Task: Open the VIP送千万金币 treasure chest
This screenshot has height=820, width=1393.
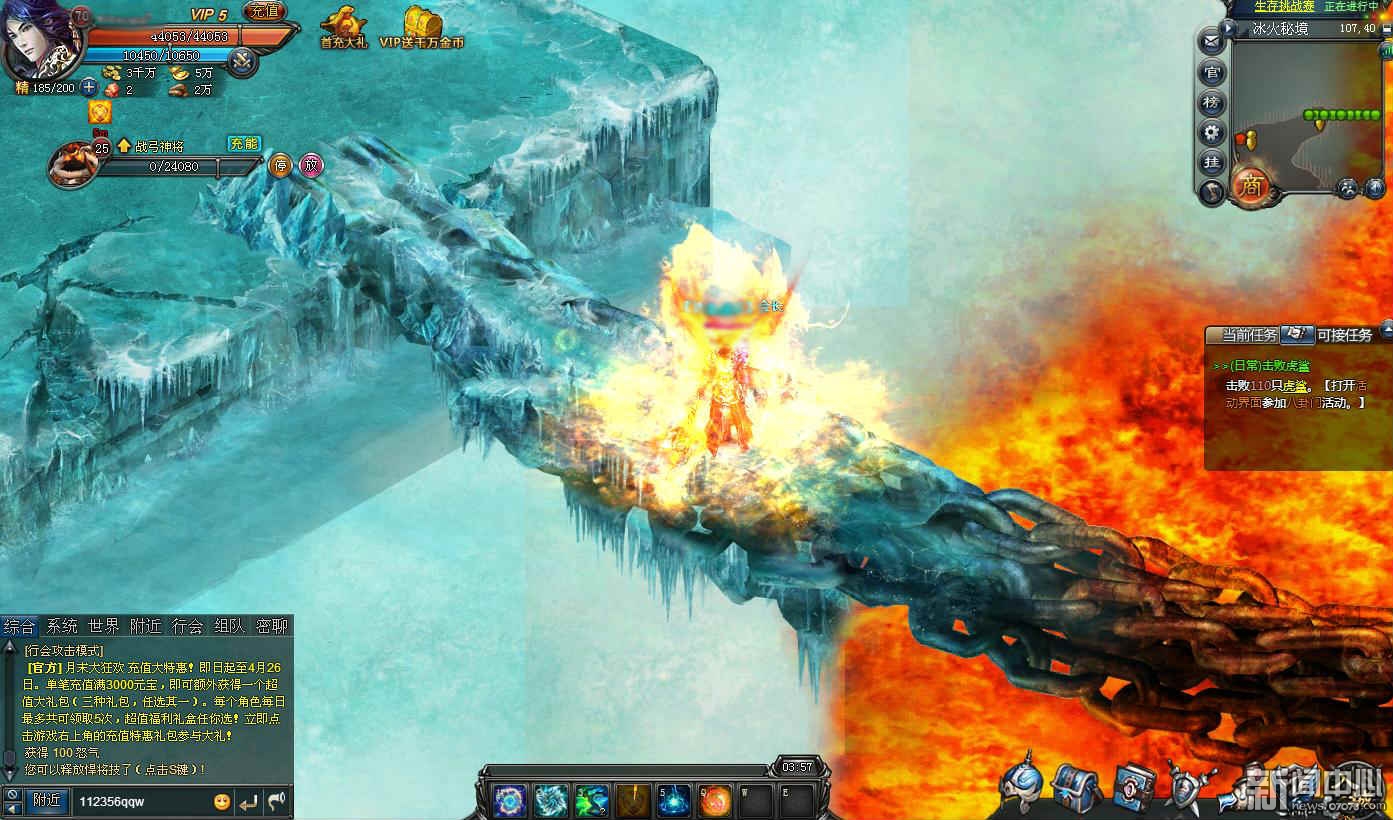Action: point(422,26)
